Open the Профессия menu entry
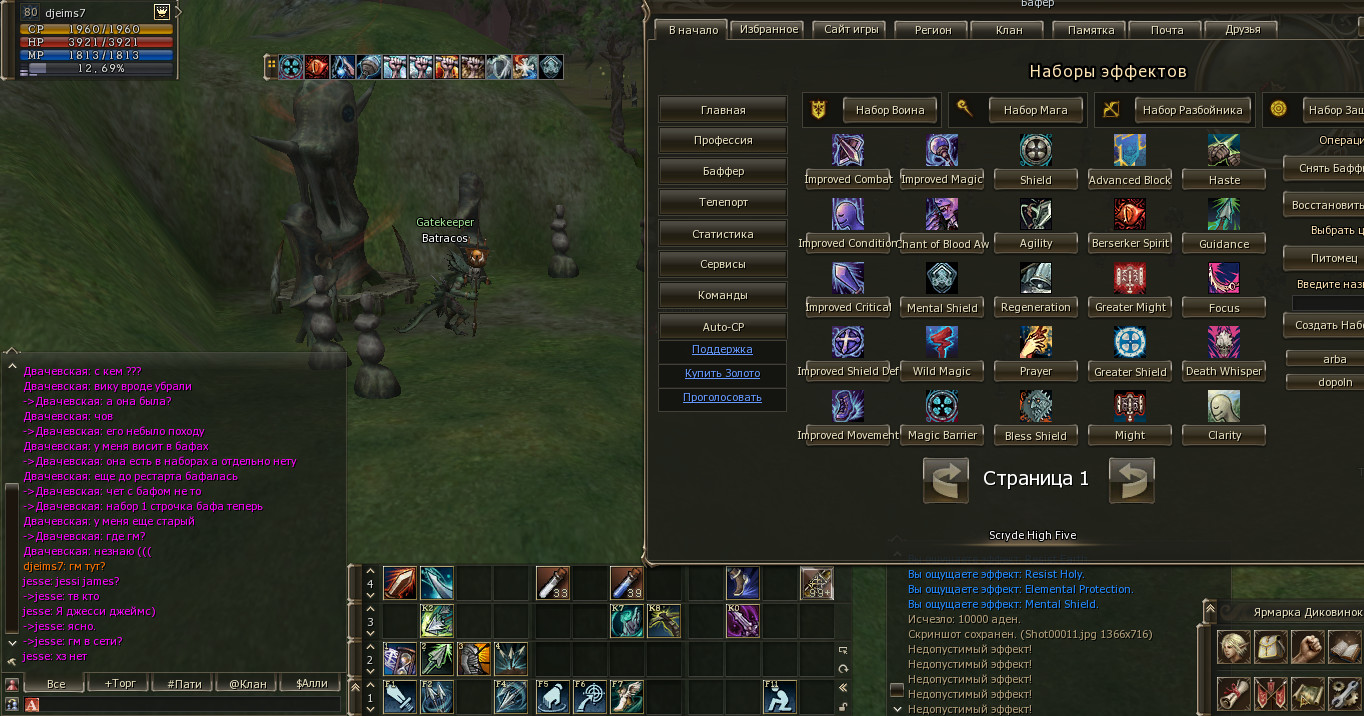The width and height of the screenshot is (1364, 716). click(x=723, y=140)
